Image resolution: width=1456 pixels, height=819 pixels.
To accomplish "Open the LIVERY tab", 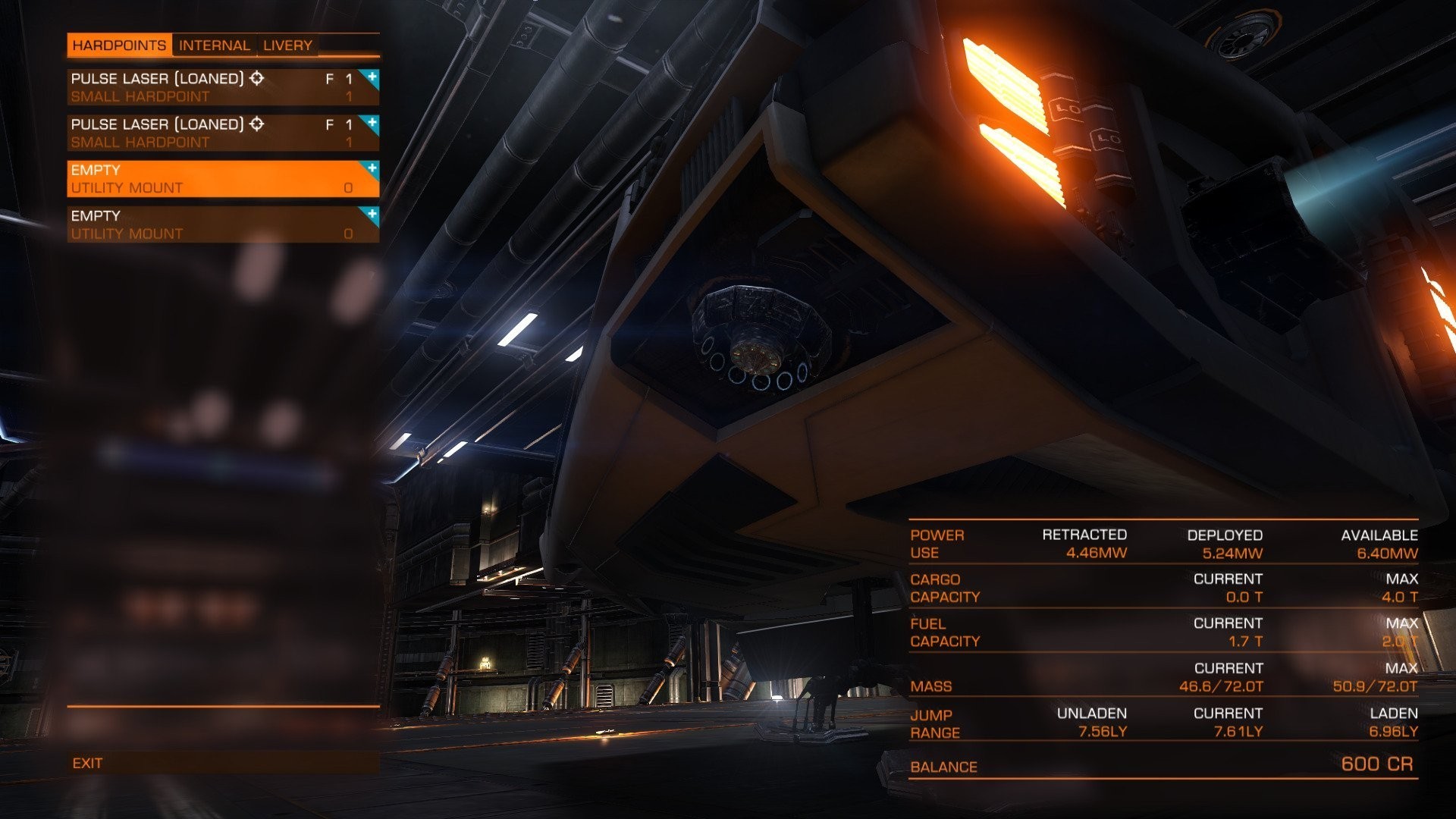I will [x=287, y=45].
